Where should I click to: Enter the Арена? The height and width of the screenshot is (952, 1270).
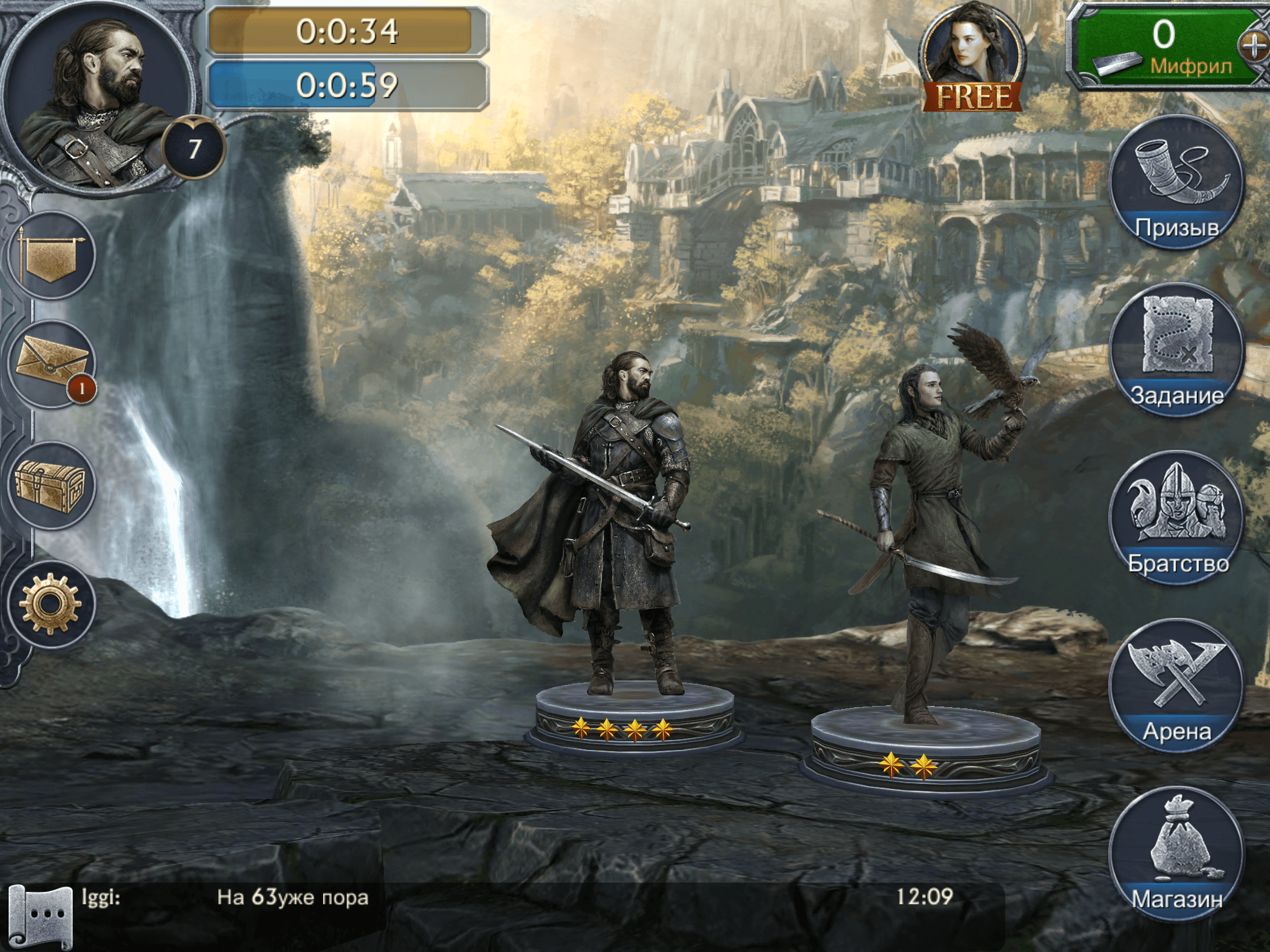1176,685
